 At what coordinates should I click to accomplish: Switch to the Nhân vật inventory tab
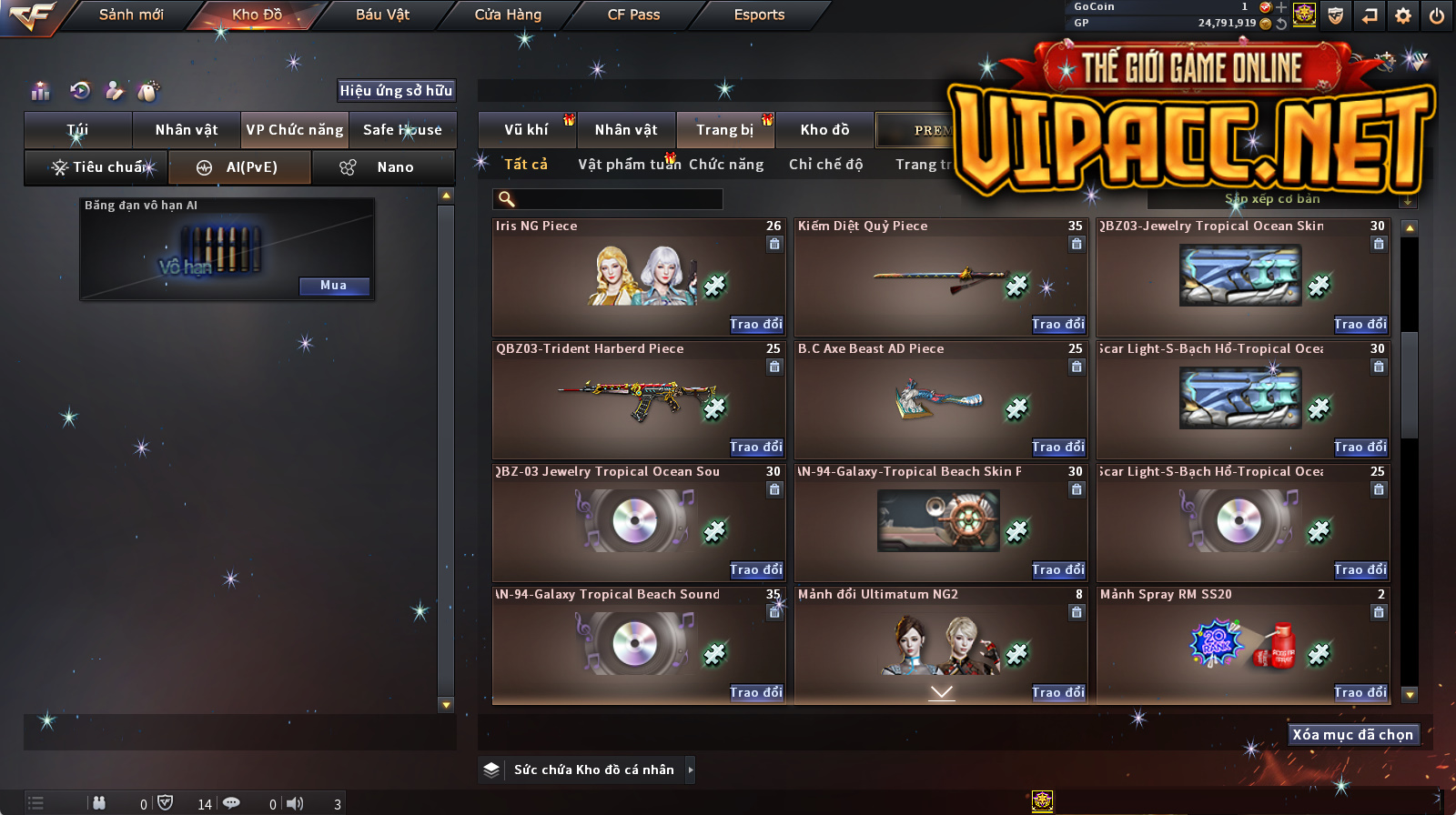187,130
